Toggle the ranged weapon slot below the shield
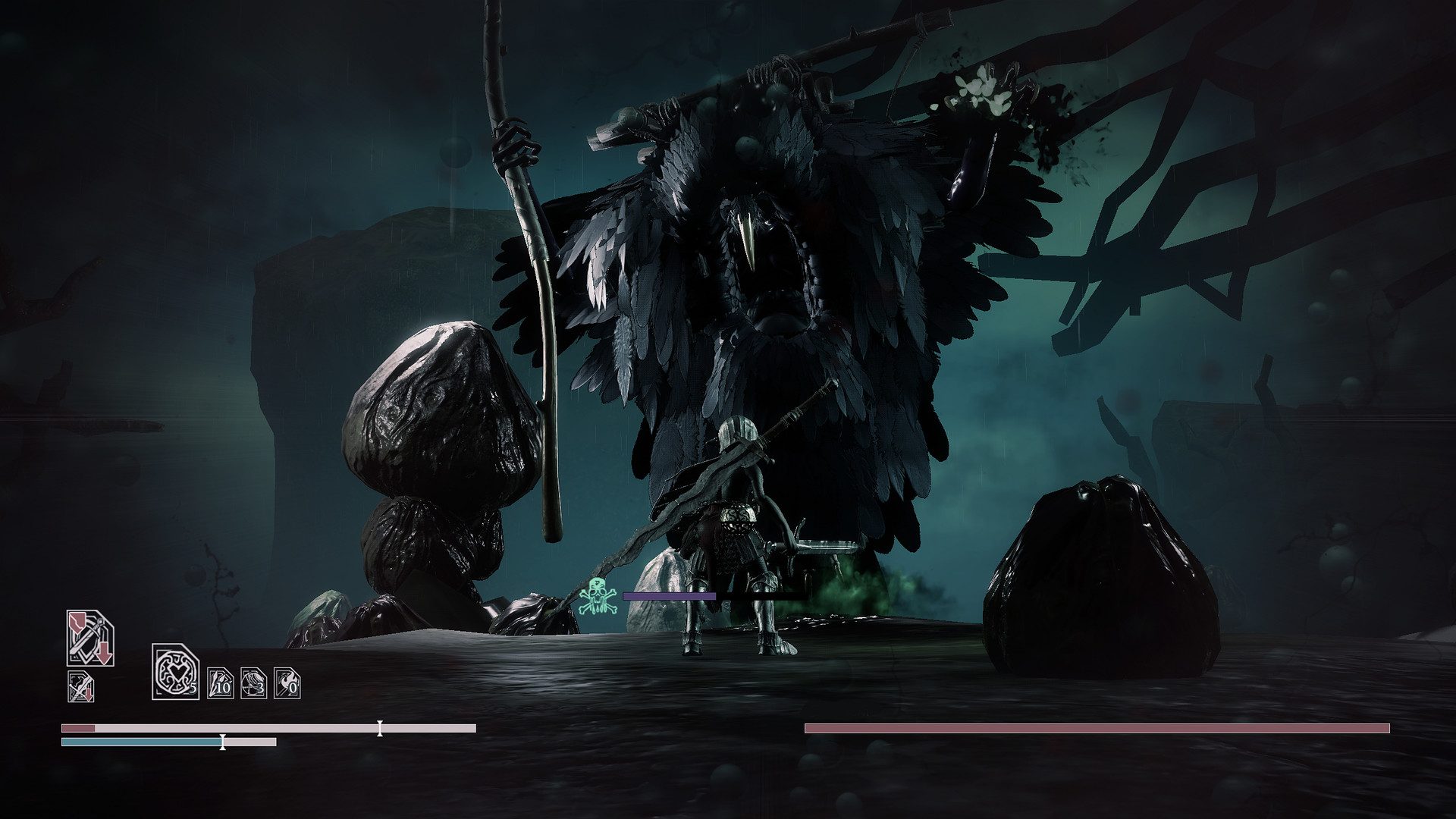Viewport: 1456px width, 819px height. pos(81,686)
